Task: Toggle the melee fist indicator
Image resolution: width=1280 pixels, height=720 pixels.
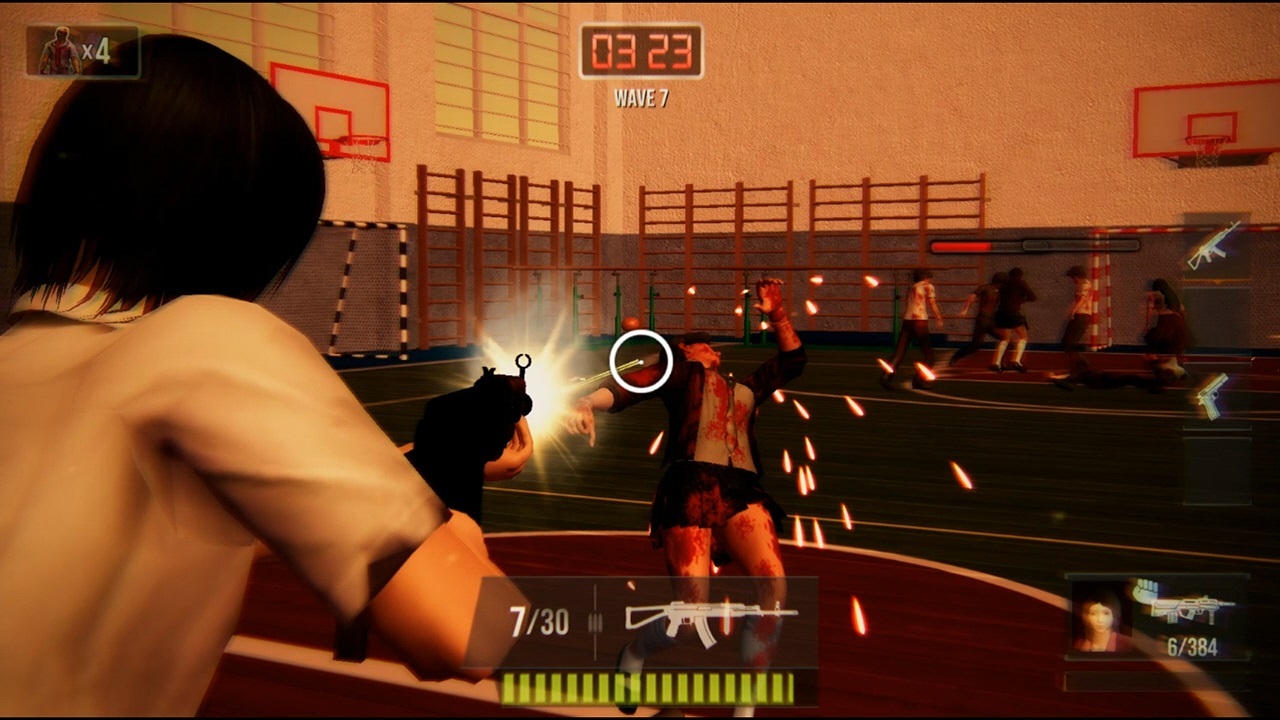Action: tap(1146, 590)
